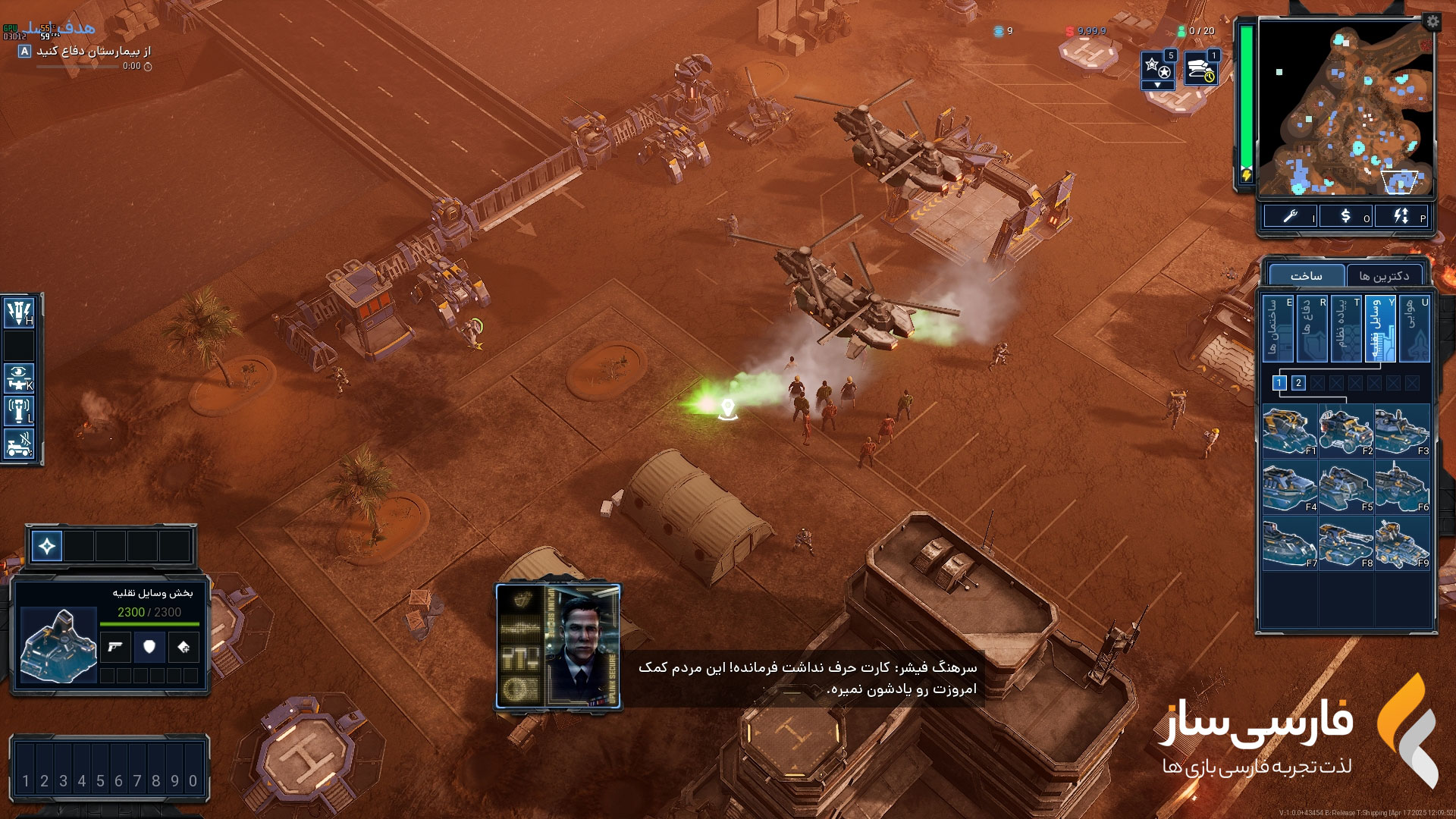Choose the ساختمان ها buildings category

1277,328
